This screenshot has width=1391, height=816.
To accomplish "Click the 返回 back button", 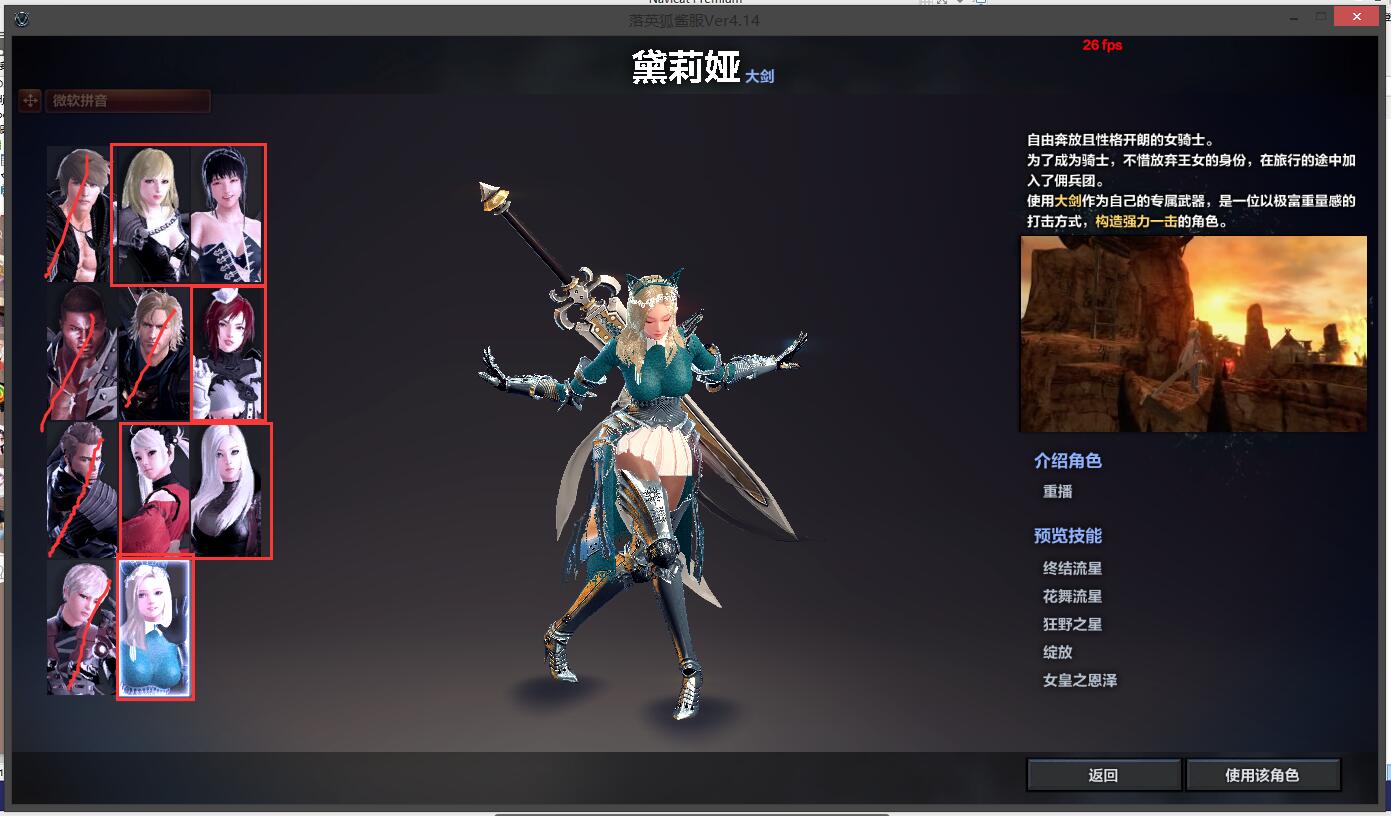I will tap(1103, 774).
